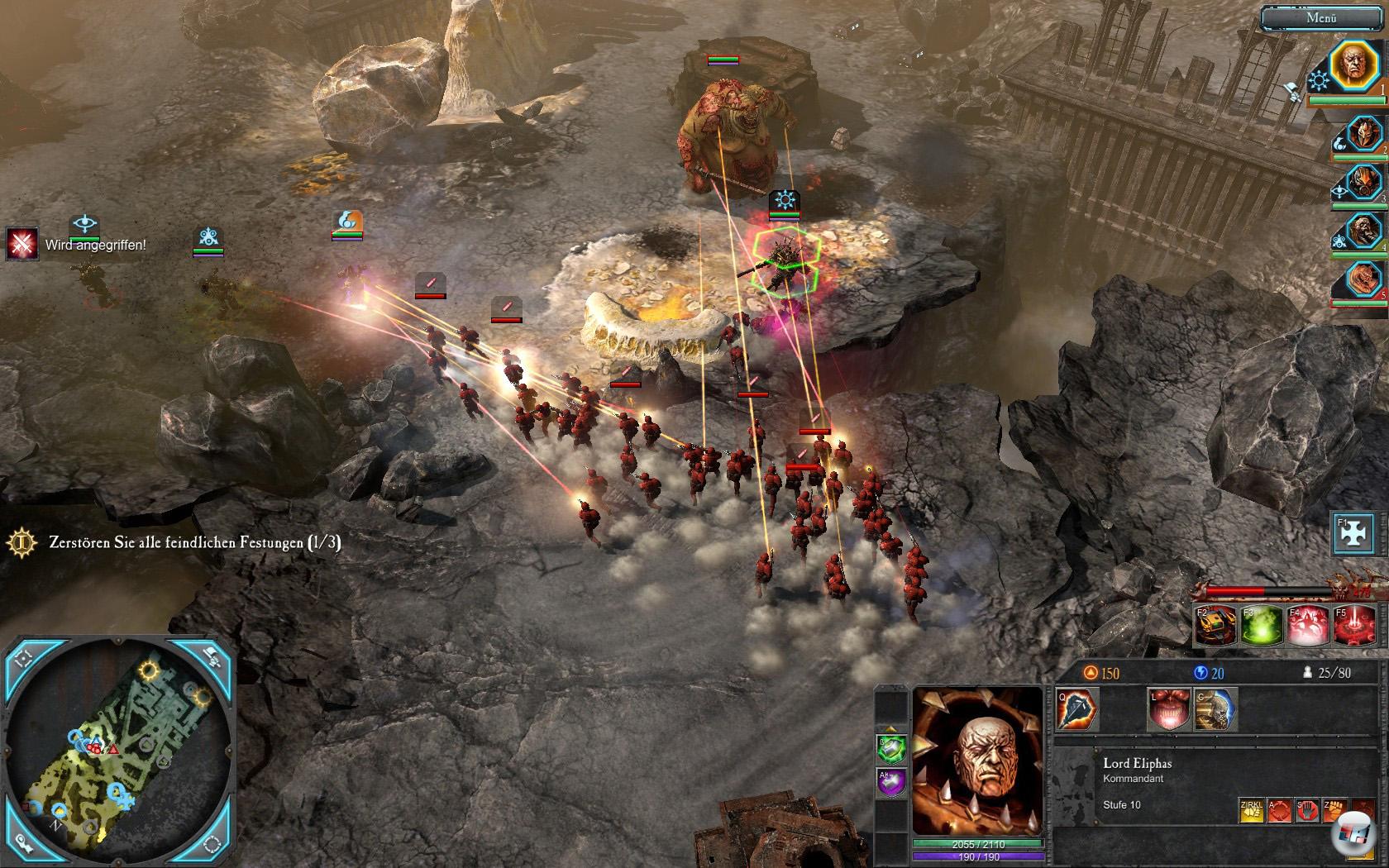1389x868 pixels.
Task: Open the Menü button
Action: tap(1321, 17)
